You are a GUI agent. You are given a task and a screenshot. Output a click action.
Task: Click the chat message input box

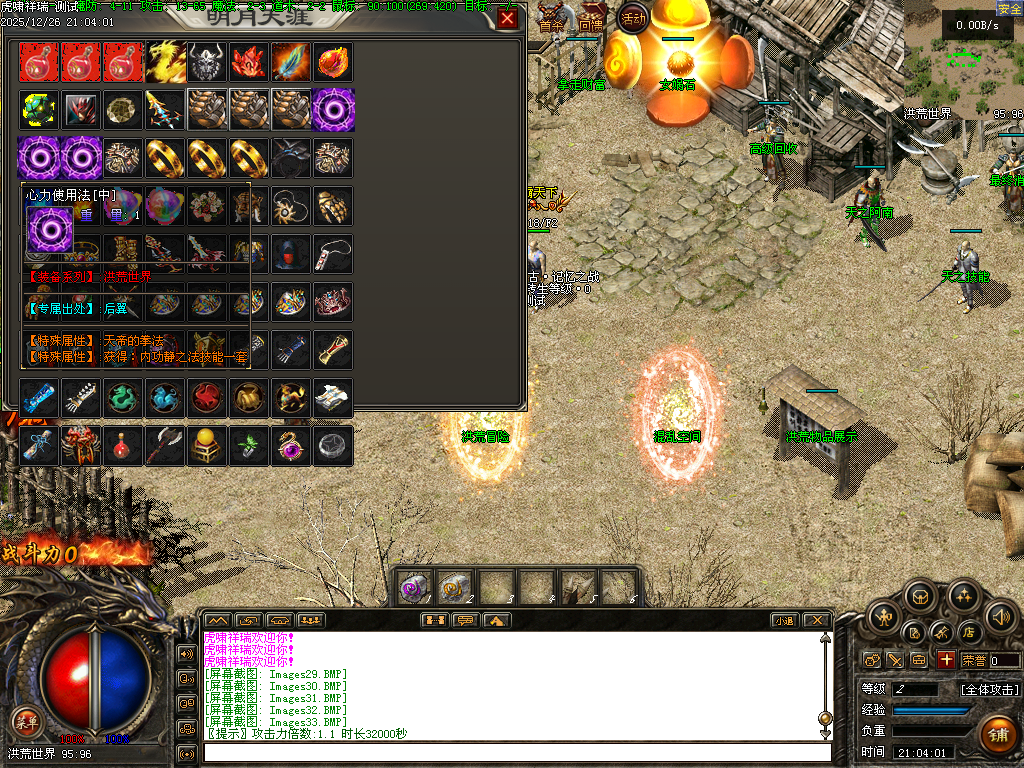(516, 752)
